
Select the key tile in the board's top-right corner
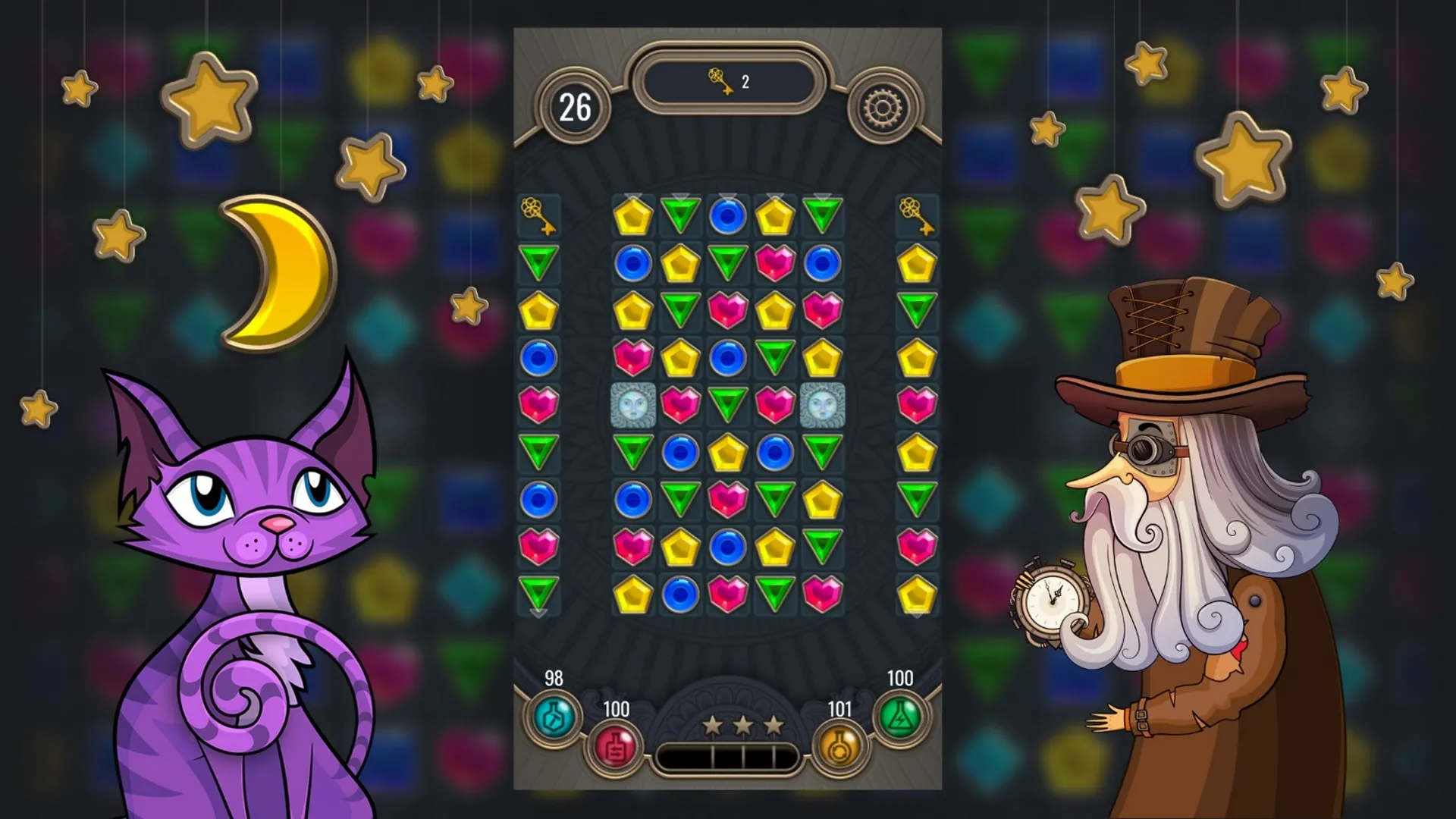(916, 218)
